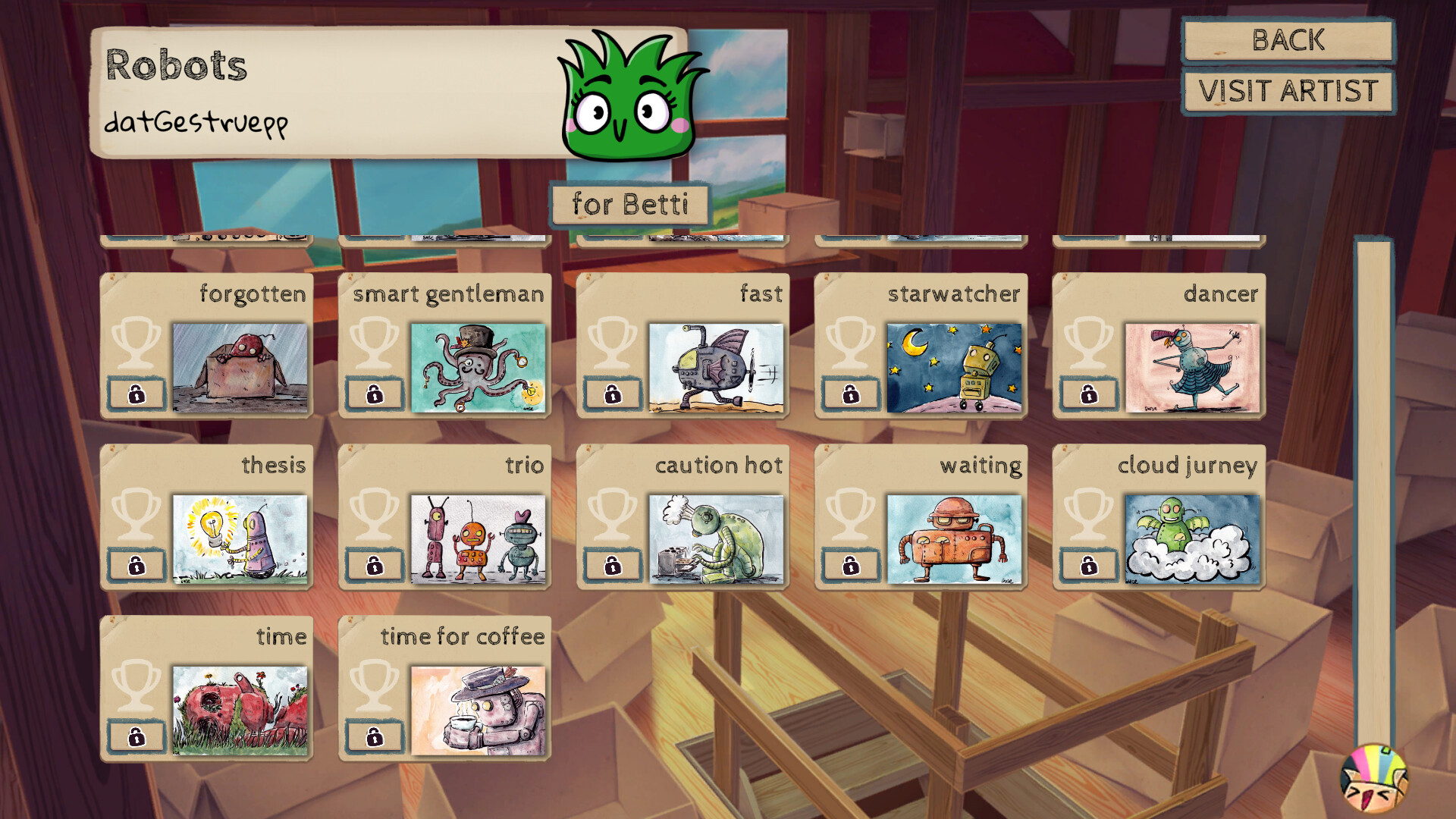1456x819 pixels.
Task: Click the lock icon on the dancer card
Action: point(1088,394)
